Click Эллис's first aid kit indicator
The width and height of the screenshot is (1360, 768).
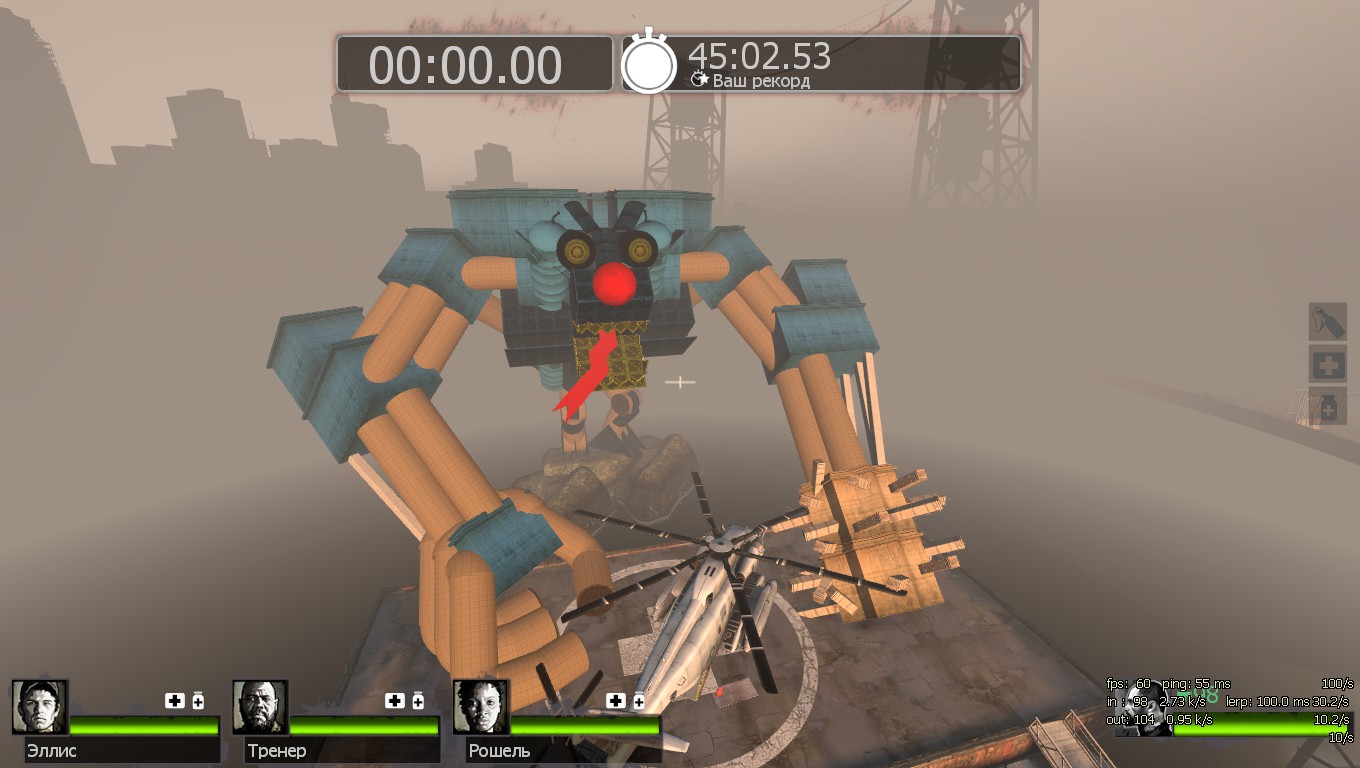175,700
